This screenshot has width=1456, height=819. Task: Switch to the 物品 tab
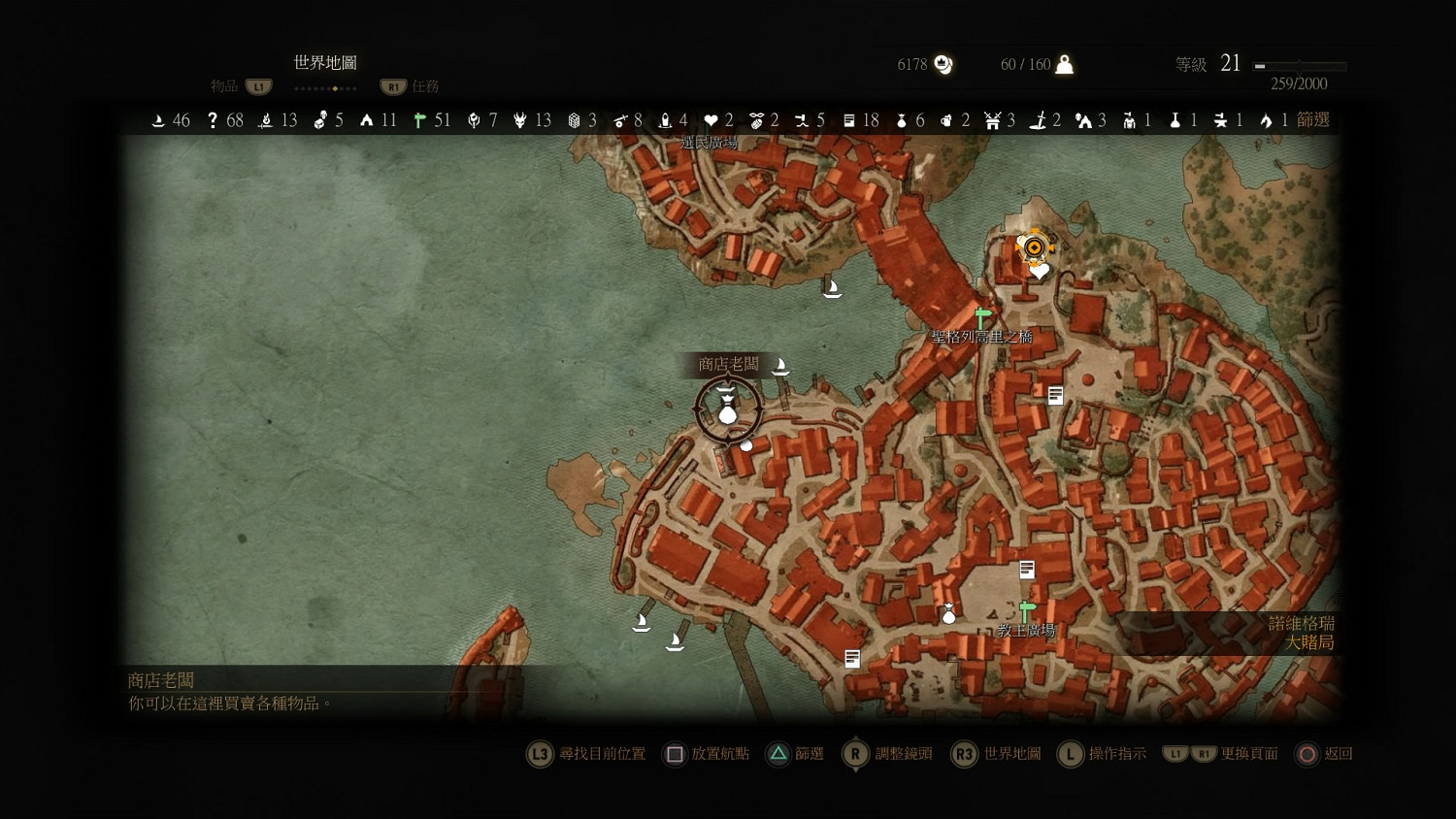(x=224, y=86)
